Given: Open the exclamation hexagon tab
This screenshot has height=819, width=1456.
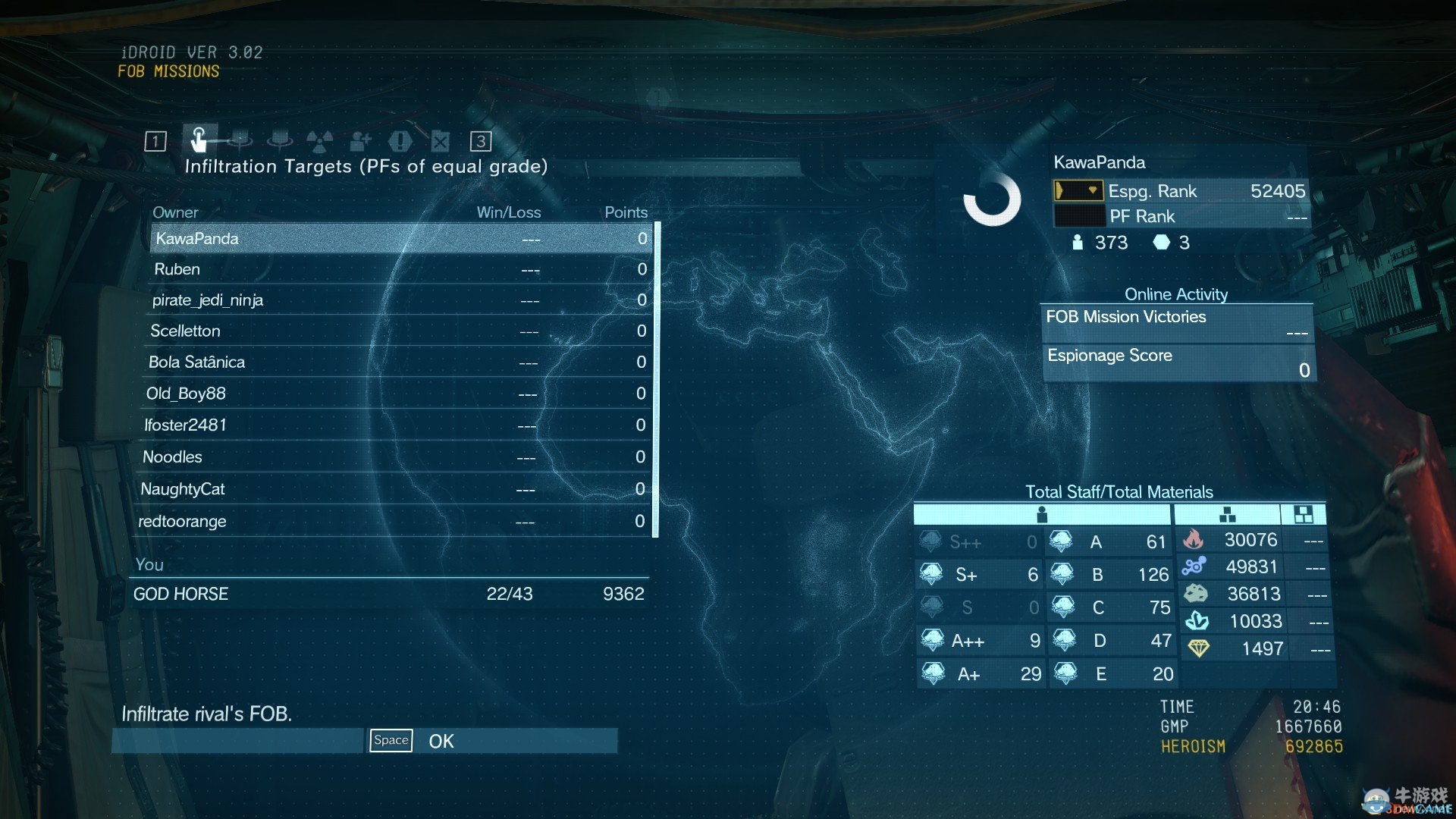Looking at the screenshot, I should point(400,141).
